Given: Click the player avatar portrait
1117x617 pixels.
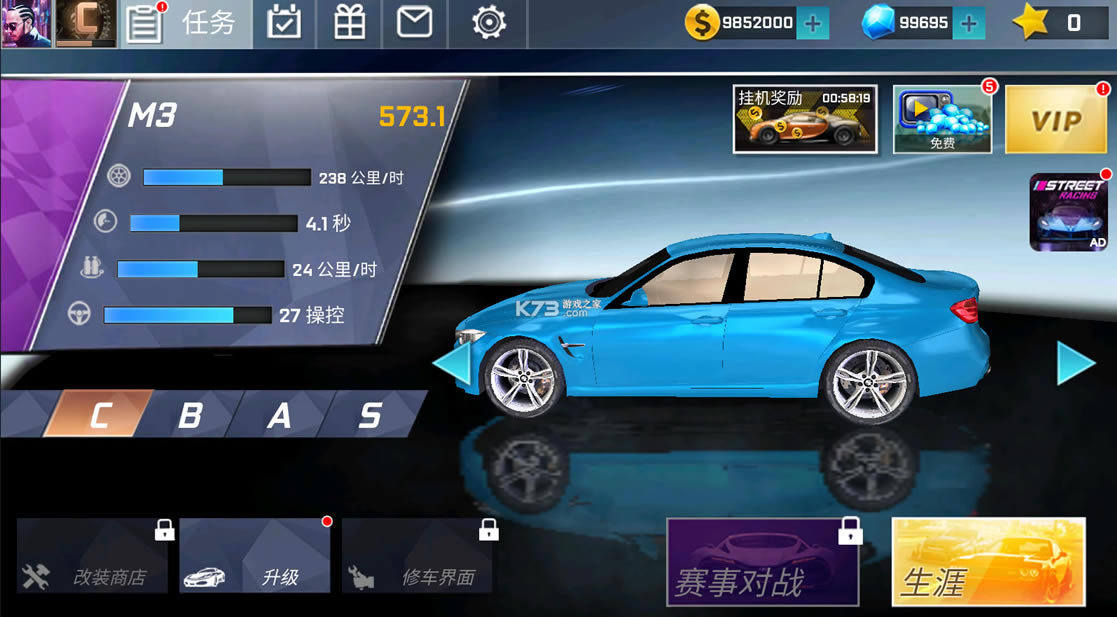Looking at the screenshot, I should (26, 24).
